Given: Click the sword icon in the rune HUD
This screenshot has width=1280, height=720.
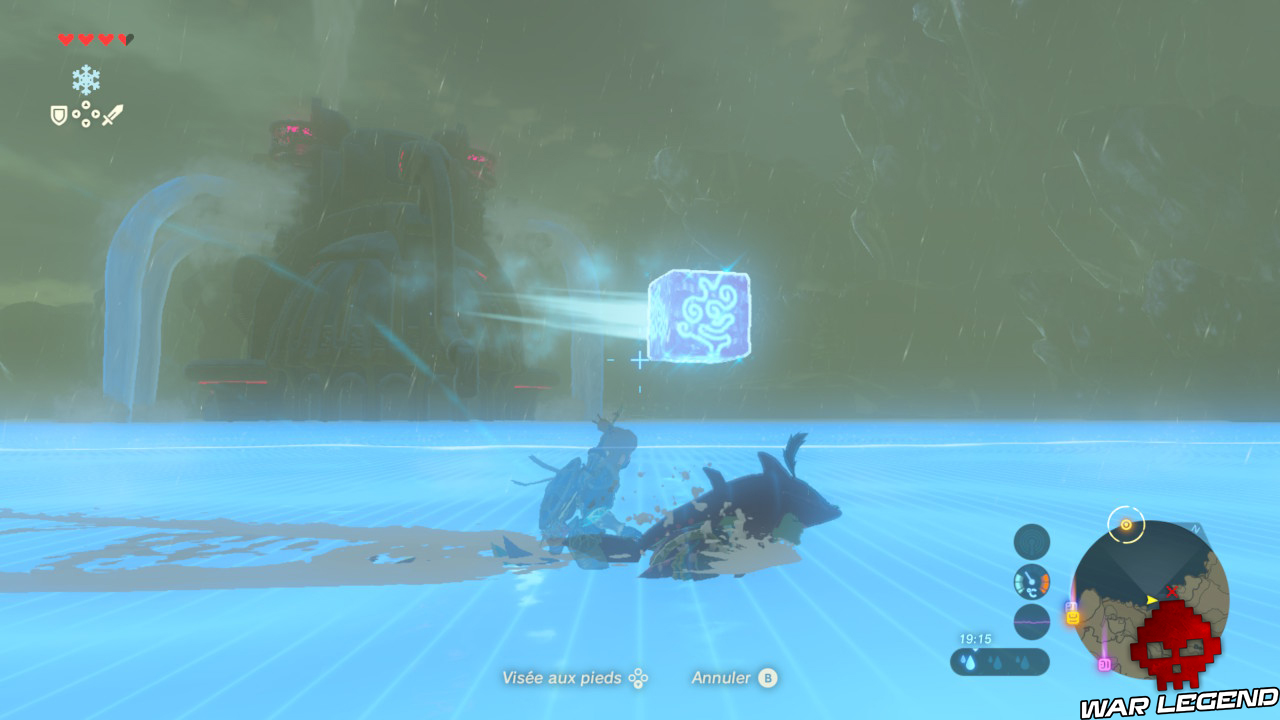Looking at the screenshot, I should tap(112, 115).
